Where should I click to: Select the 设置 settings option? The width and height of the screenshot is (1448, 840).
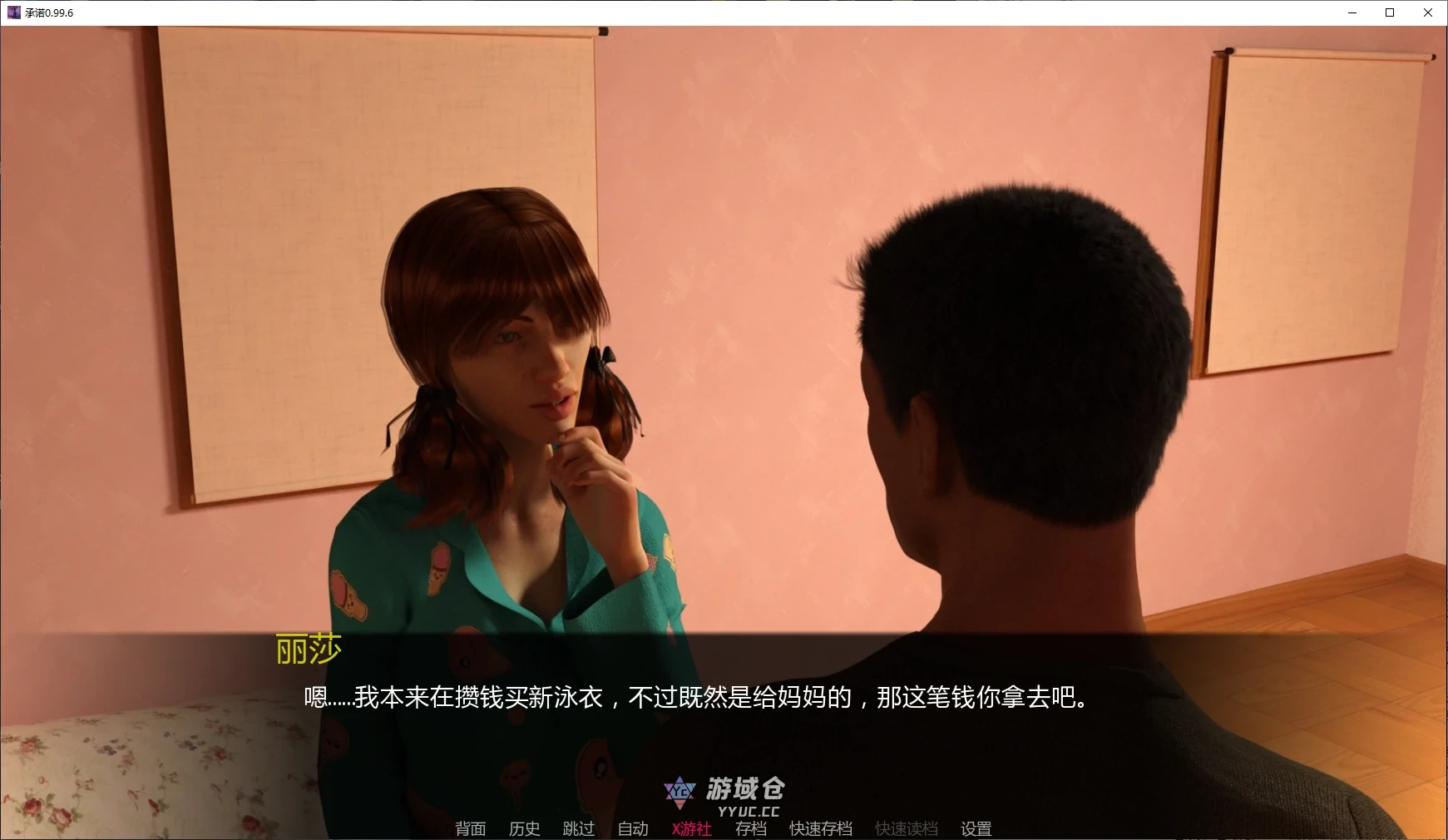974,828
